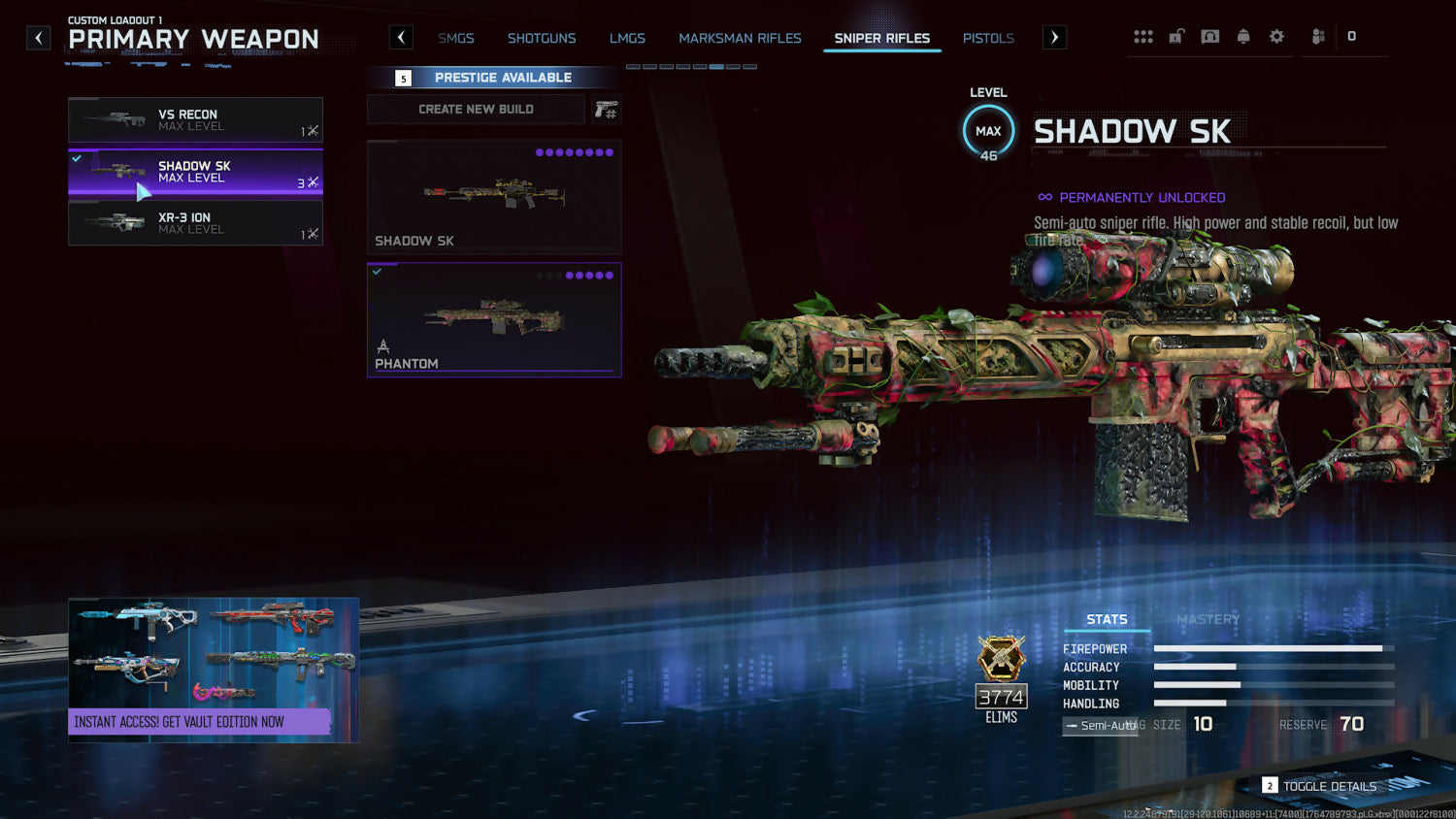Switch to the Pistols tab

pos(988,39)
